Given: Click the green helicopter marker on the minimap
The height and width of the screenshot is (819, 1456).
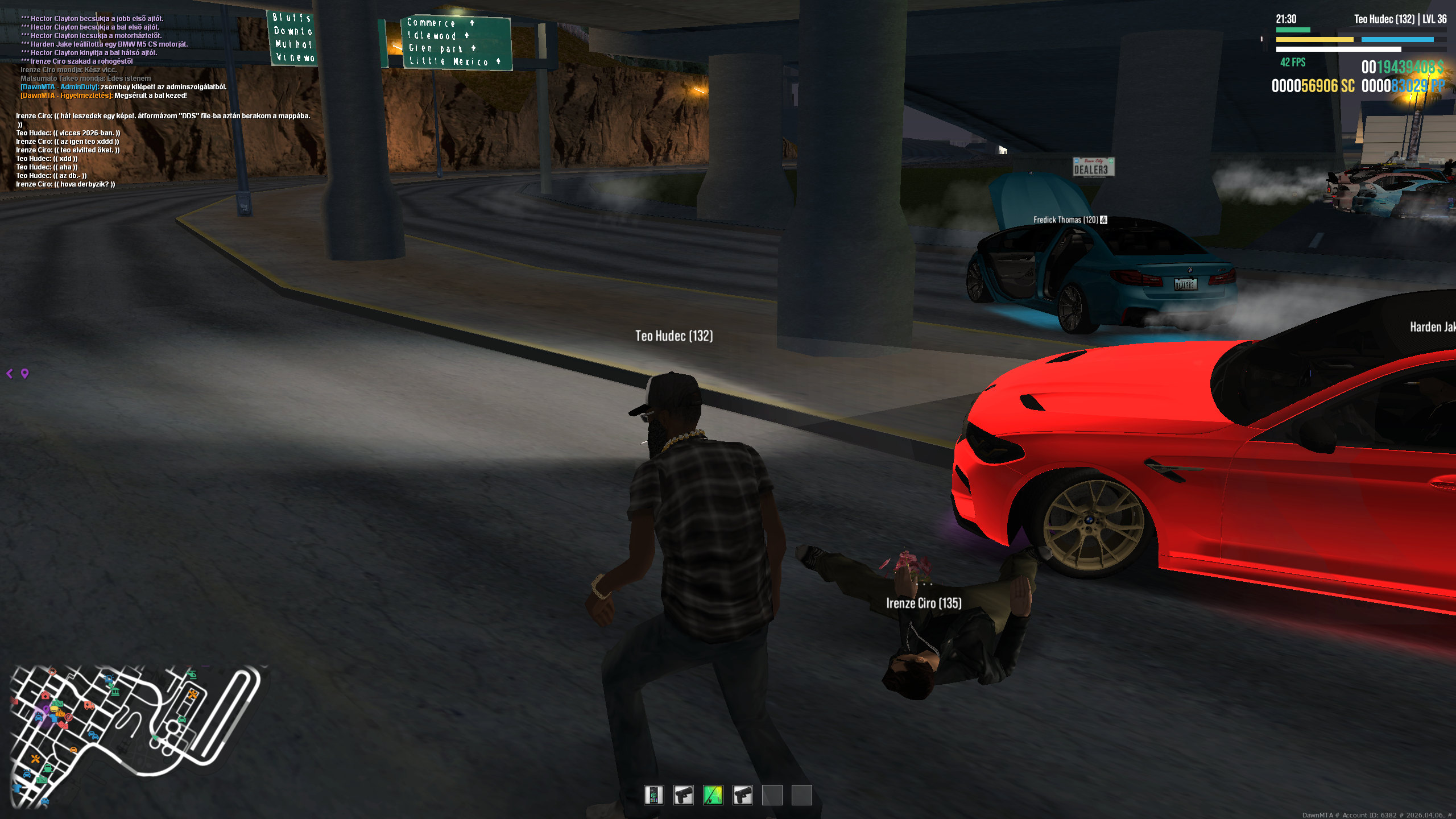Looking at the screenshot, I should pos(192,675).
